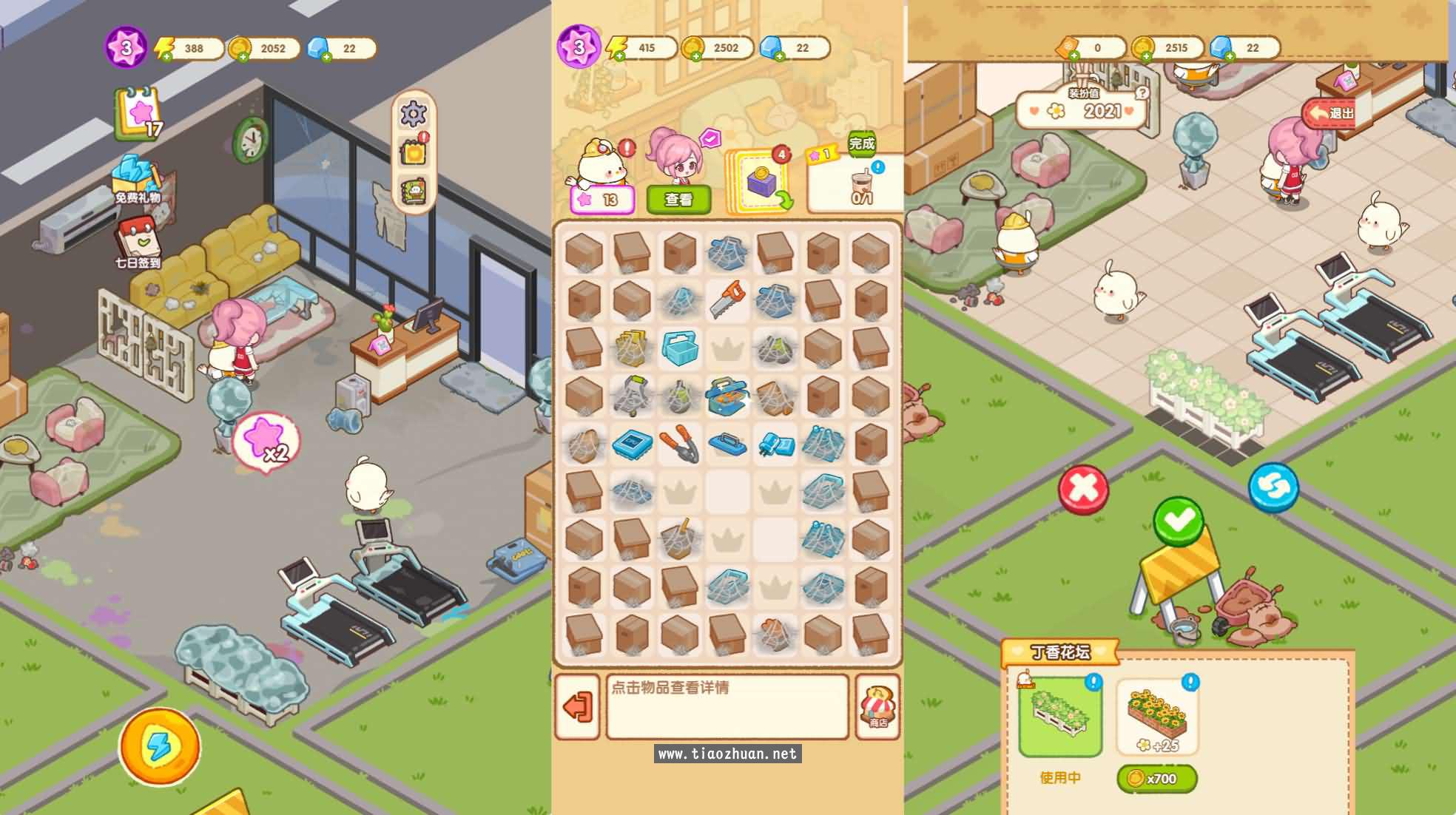The width and height of the screenshot is (1456, 815).
Task: Select the lilac flowerbed thumbnail in use
Action: click(x=1059, y=717)
